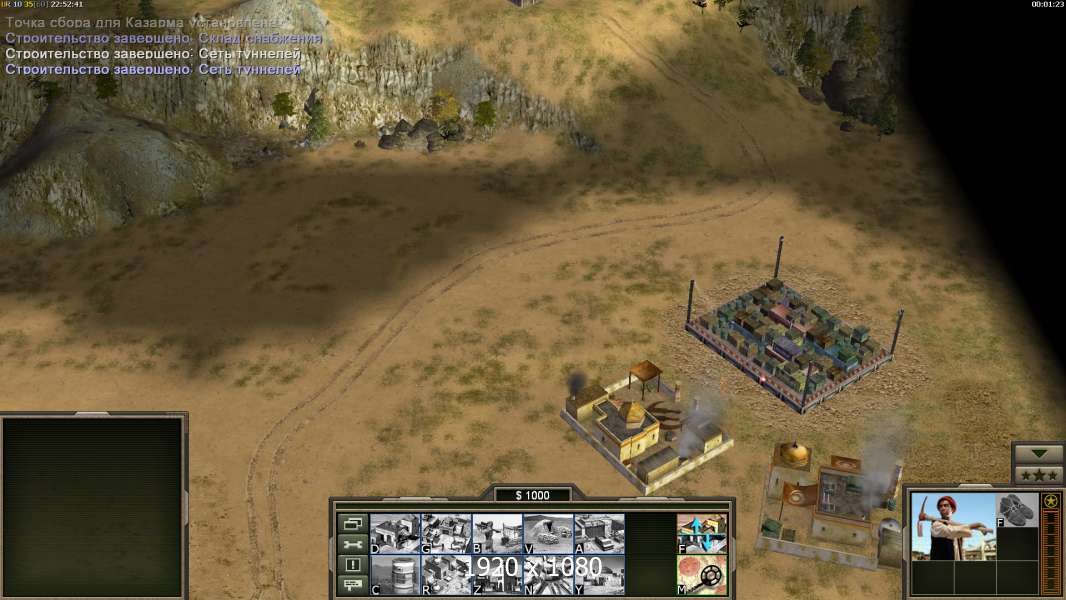Open the three-star generals powers button
The image size is (1066, 600).
point(1037,474)
